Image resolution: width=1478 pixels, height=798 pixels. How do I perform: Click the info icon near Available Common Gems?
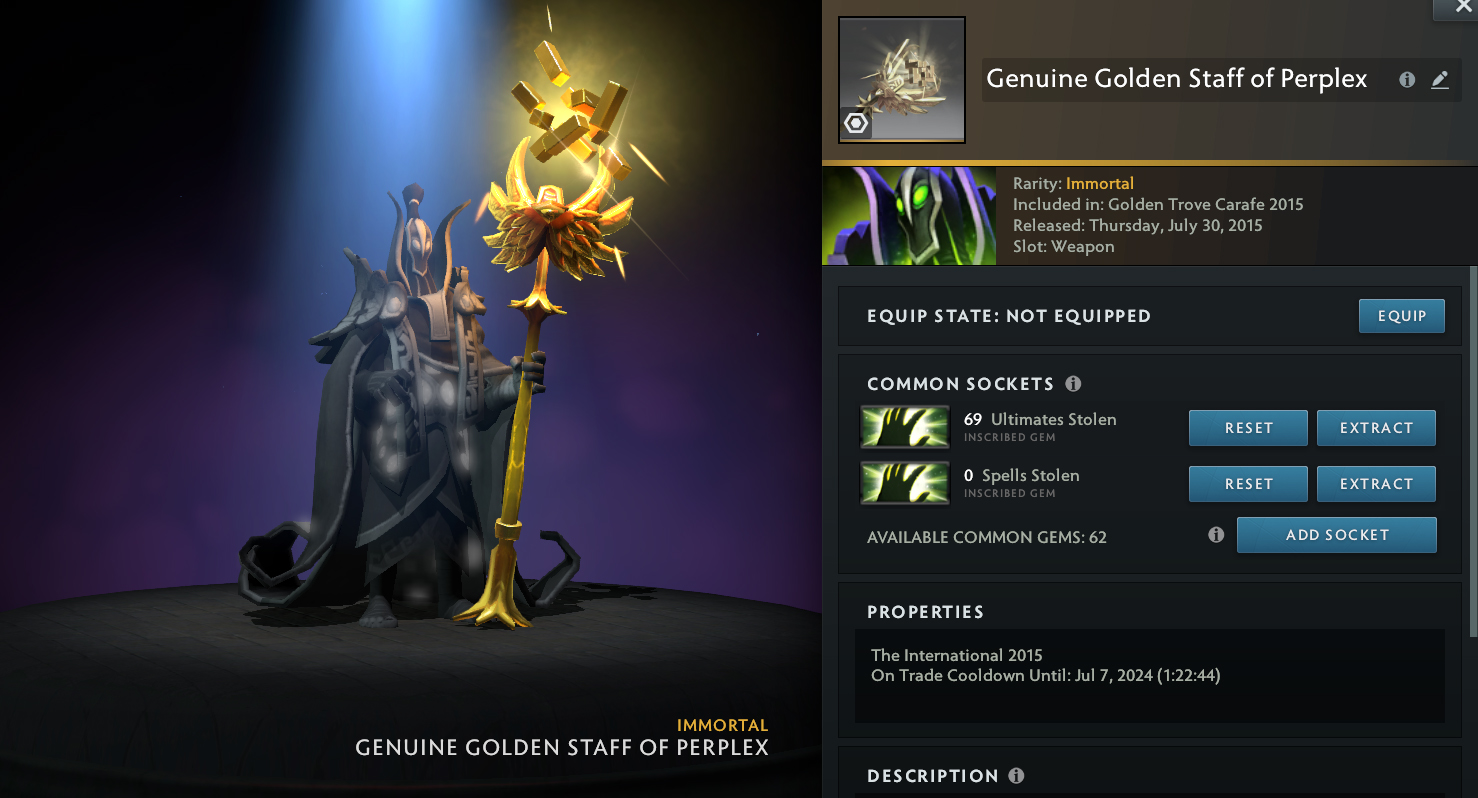[1216, 535]
